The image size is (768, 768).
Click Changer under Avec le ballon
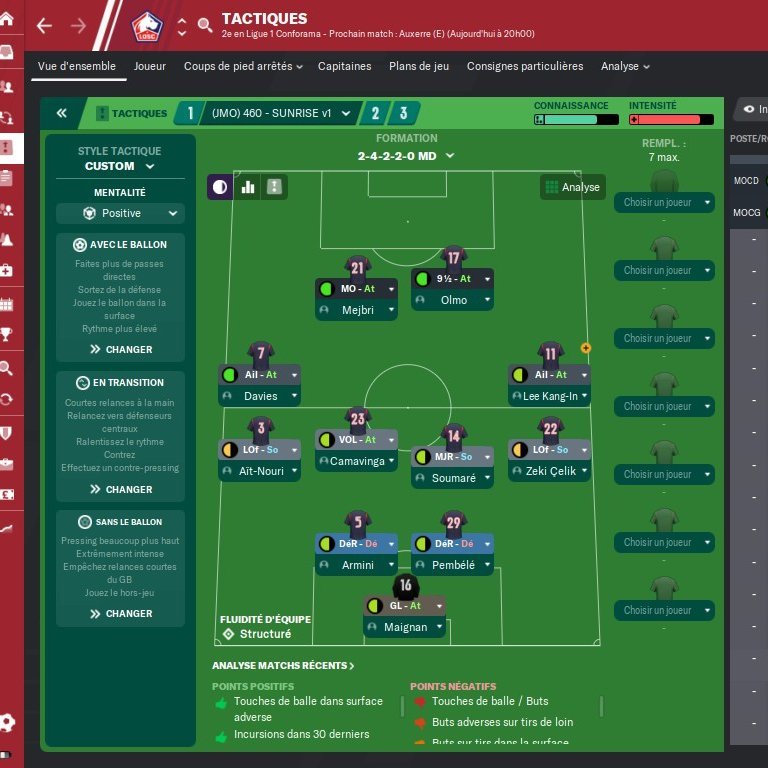121,349
